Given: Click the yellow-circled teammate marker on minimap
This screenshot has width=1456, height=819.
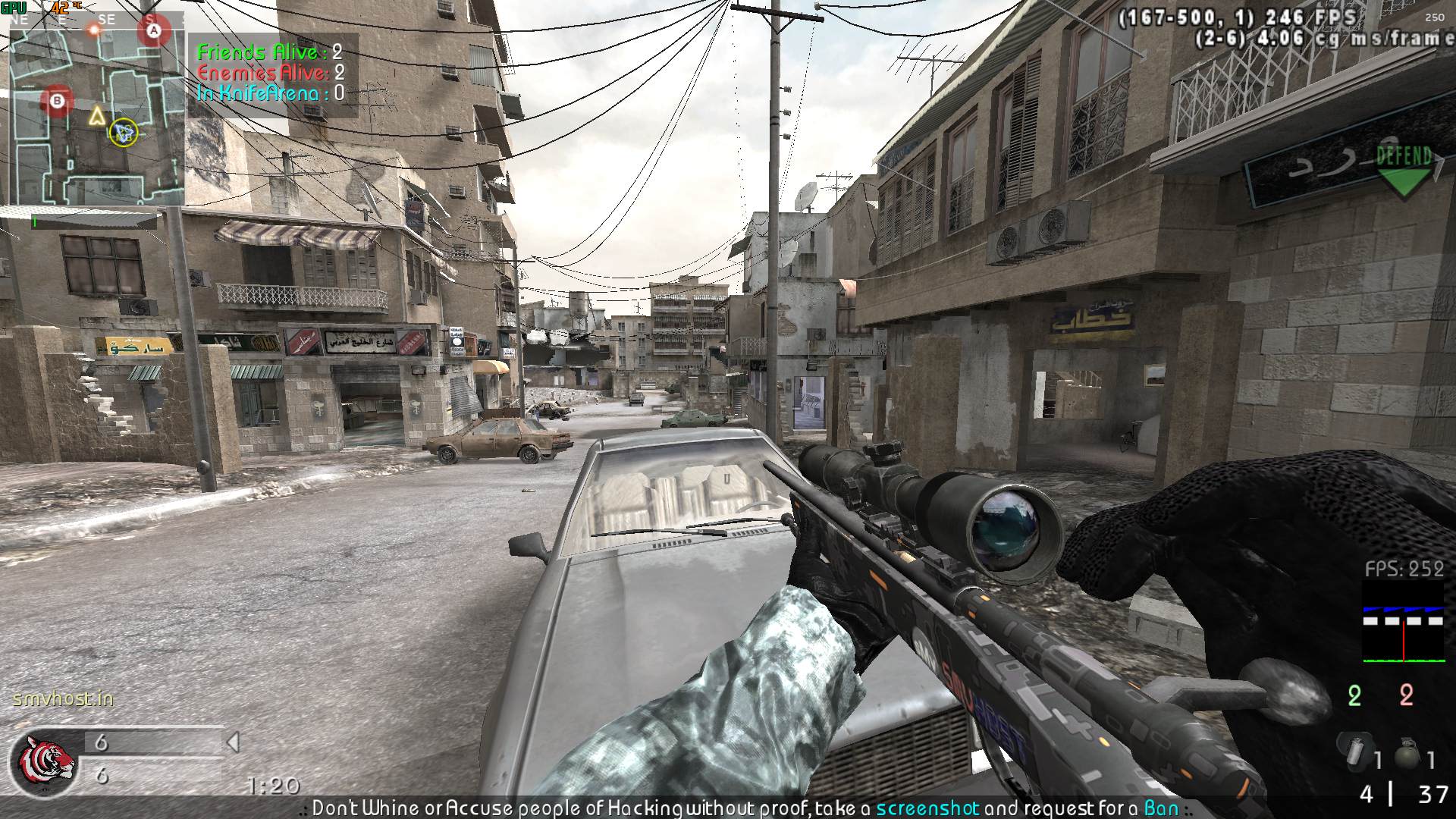Looking at the screenshot, I should 123,133.
